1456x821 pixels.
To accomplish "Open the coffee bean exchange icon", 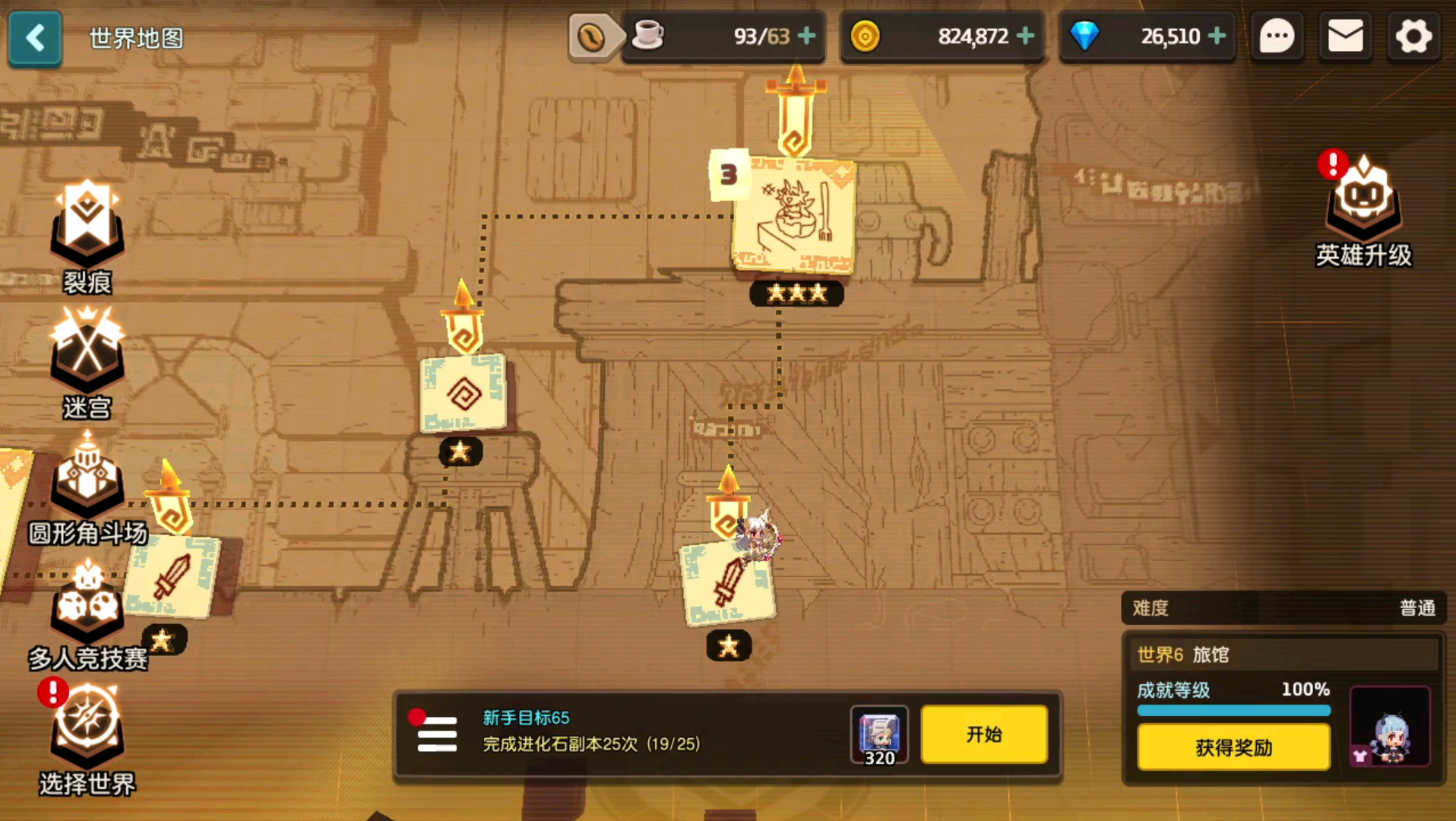I will coord(591,36).
